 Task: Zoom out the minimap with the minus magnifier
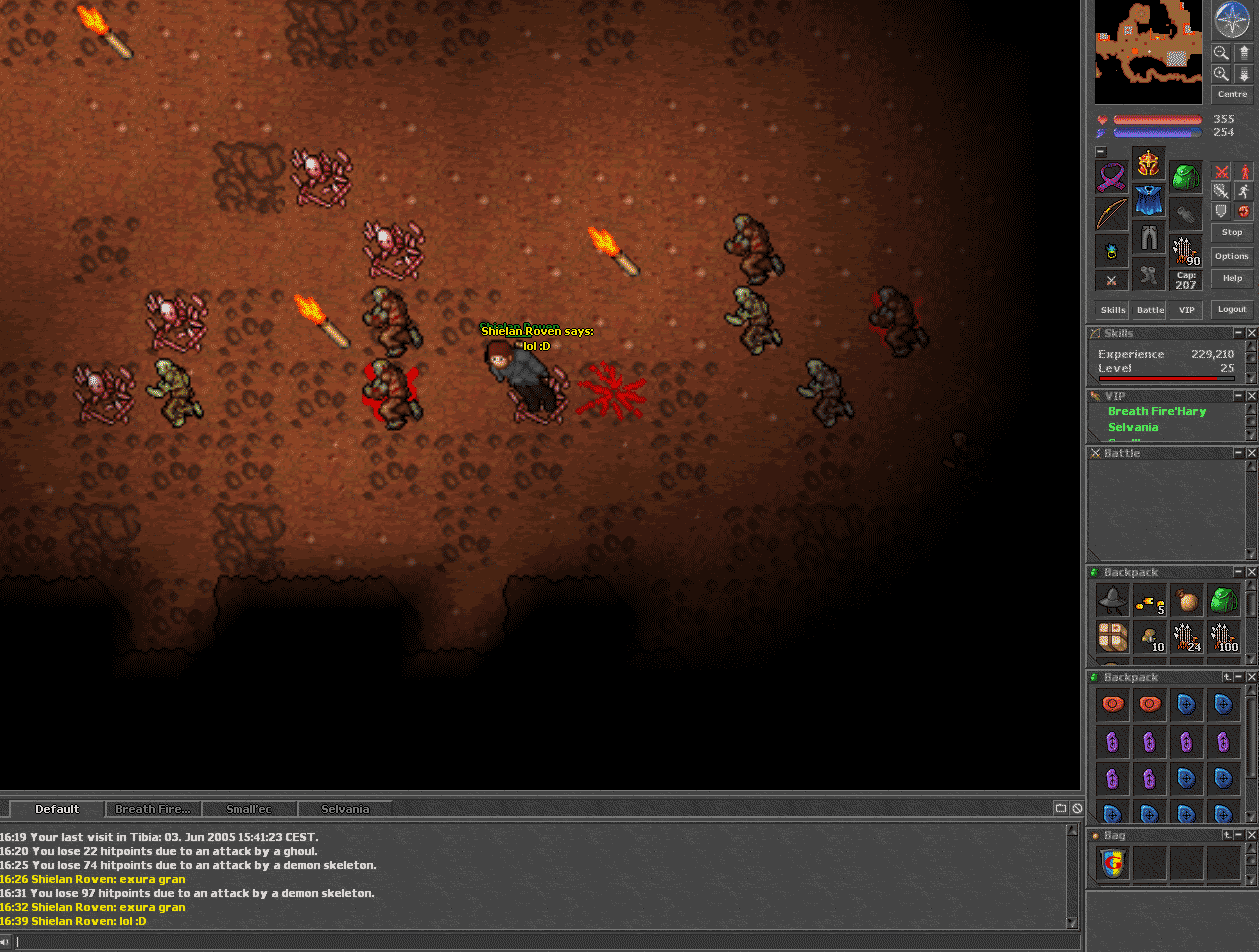click(1221, 52)
